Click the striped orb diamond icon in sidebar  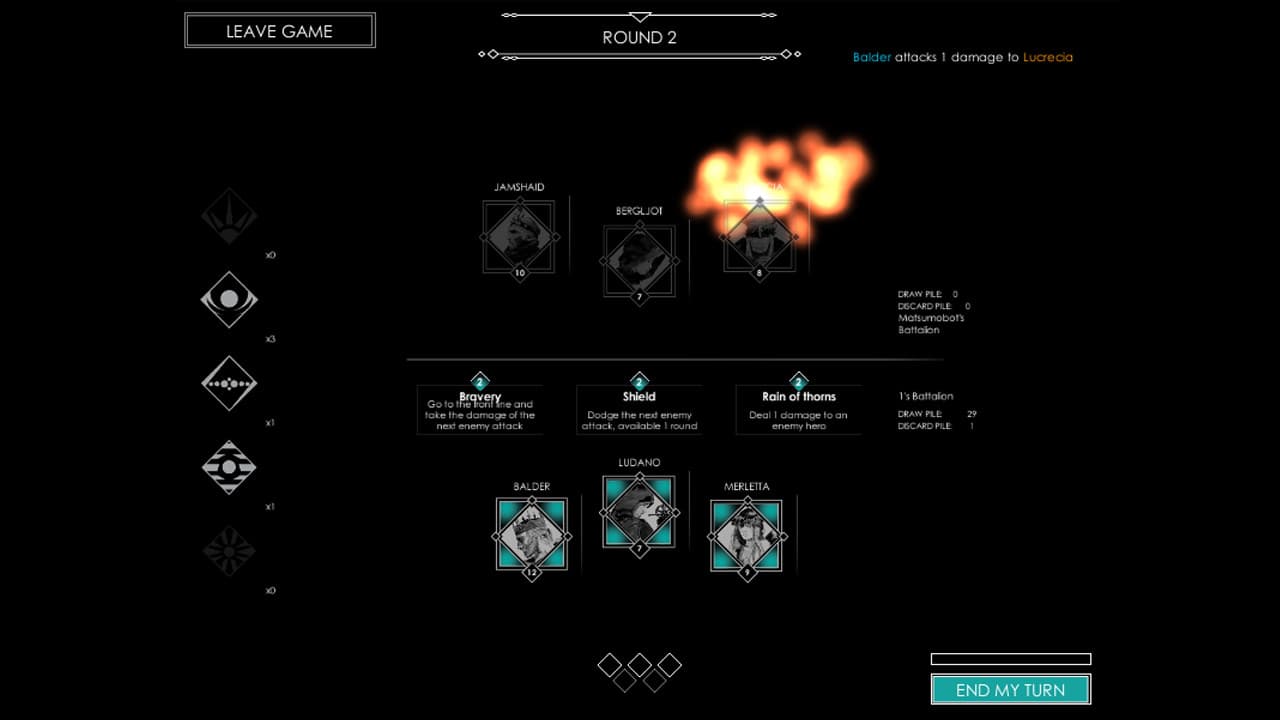click(x=229, y=467)
